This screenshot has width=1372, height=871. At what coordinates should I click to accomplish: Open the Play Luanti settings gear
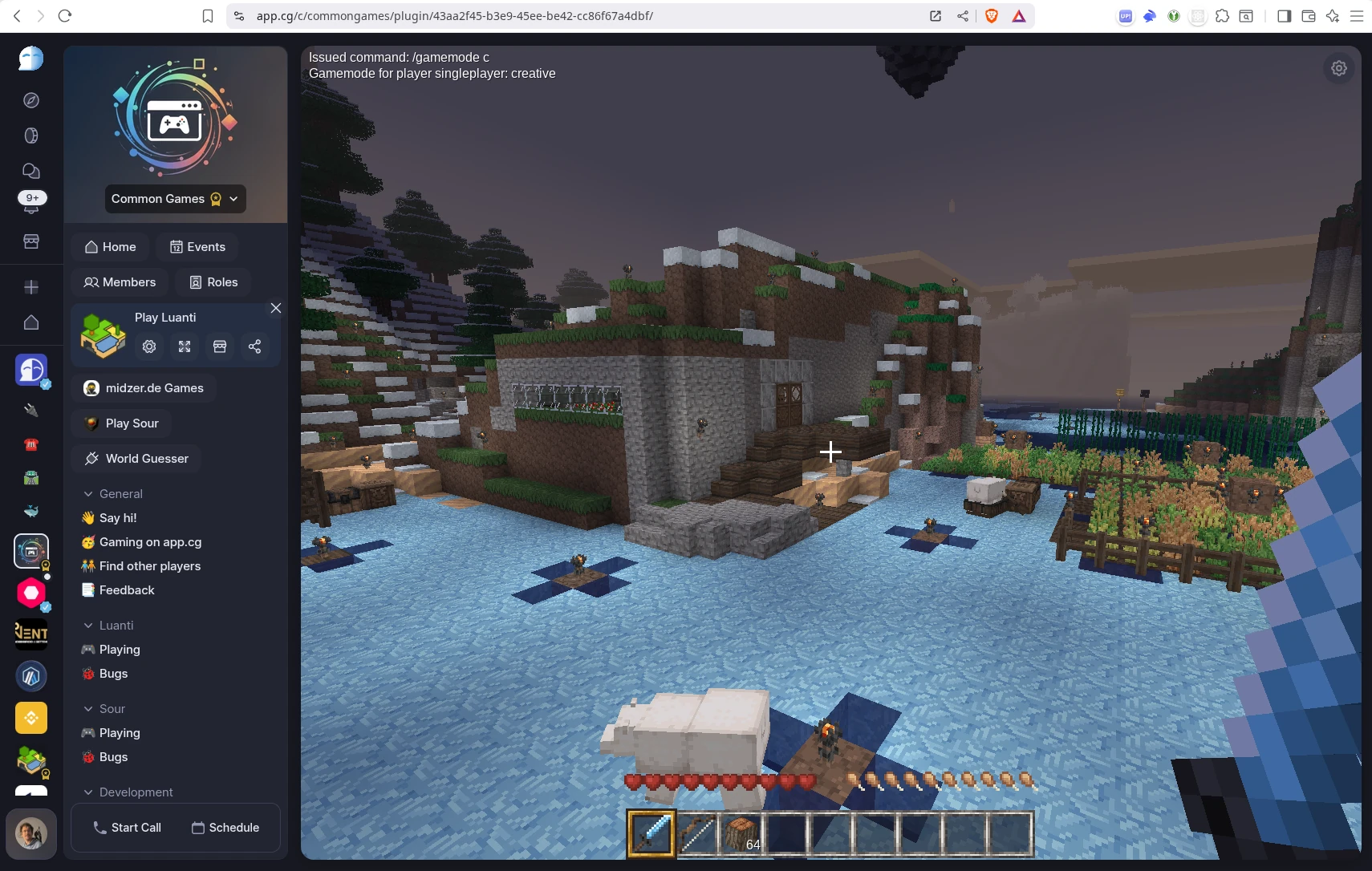coord(148,346)
